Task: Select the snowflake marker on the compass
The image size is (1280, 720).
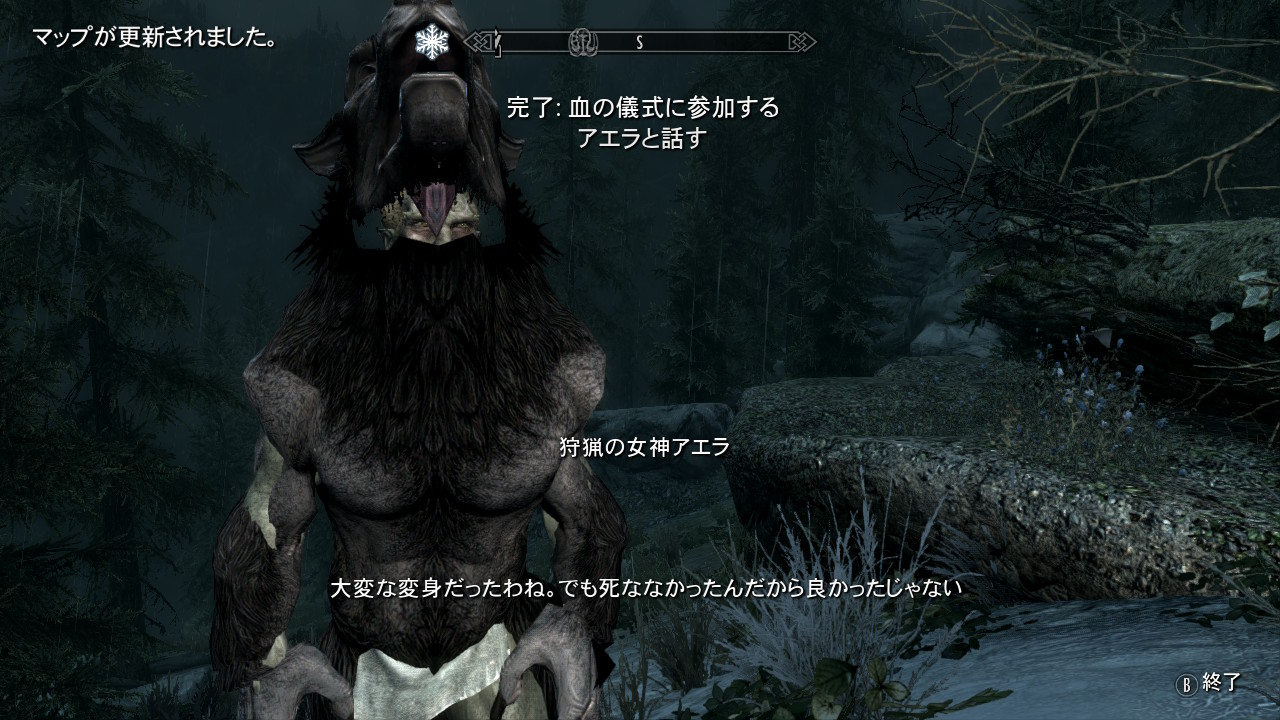Action: pyautogui.click(x=432, y=41)
